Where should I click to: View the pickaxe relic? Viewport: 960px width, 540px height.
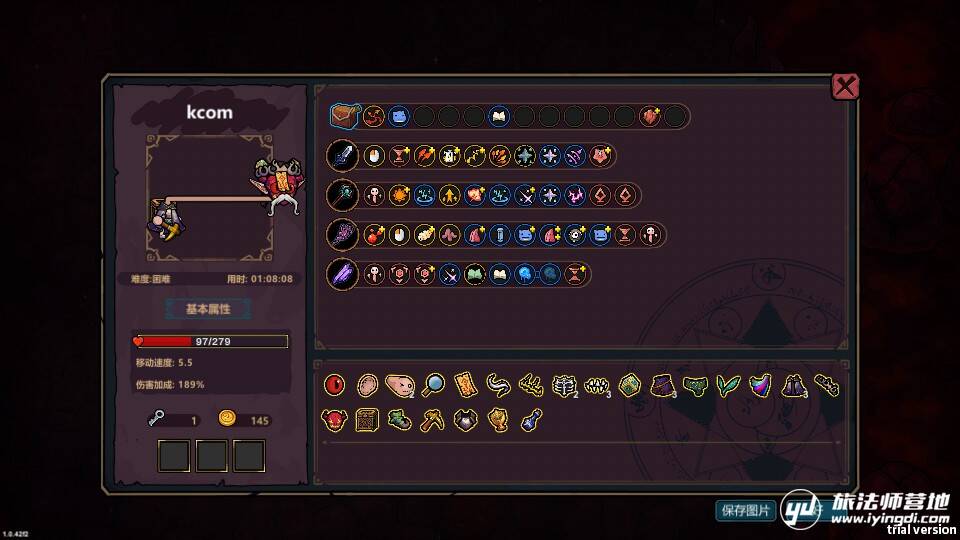click(x=432, y=420)
